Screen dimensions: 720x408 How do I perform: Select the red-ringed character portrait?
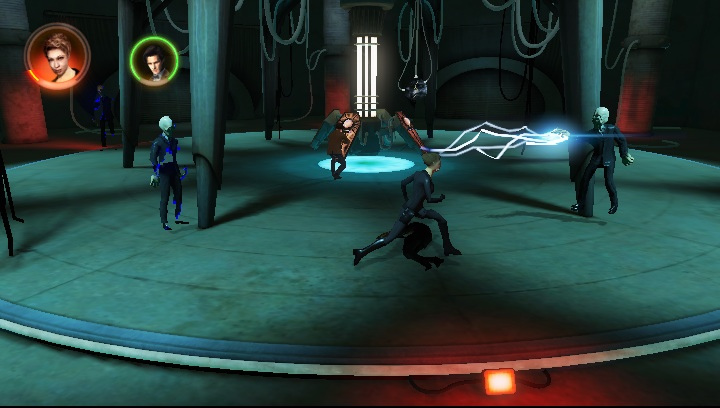57,56
